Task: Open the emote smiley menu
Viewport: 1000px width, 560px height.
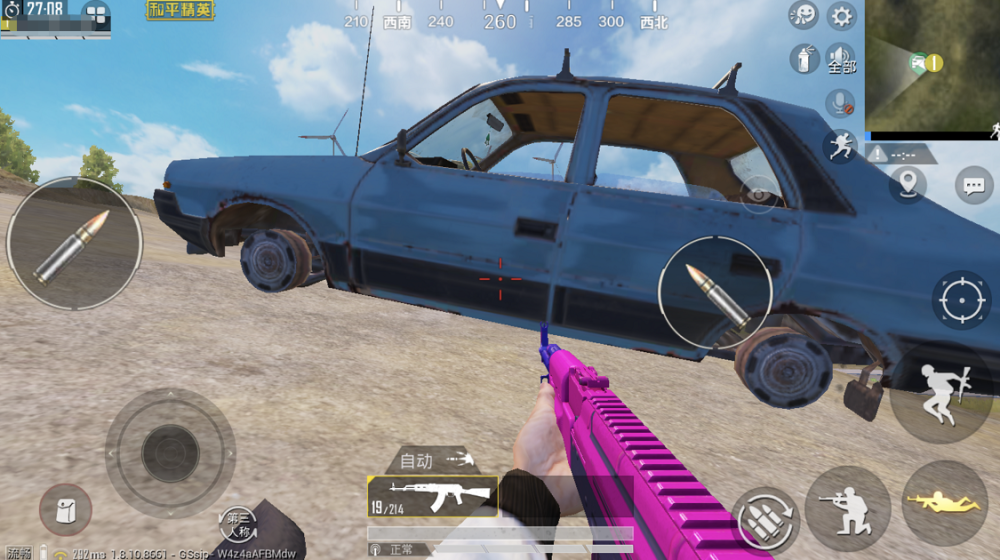Action: click(803, 15)
